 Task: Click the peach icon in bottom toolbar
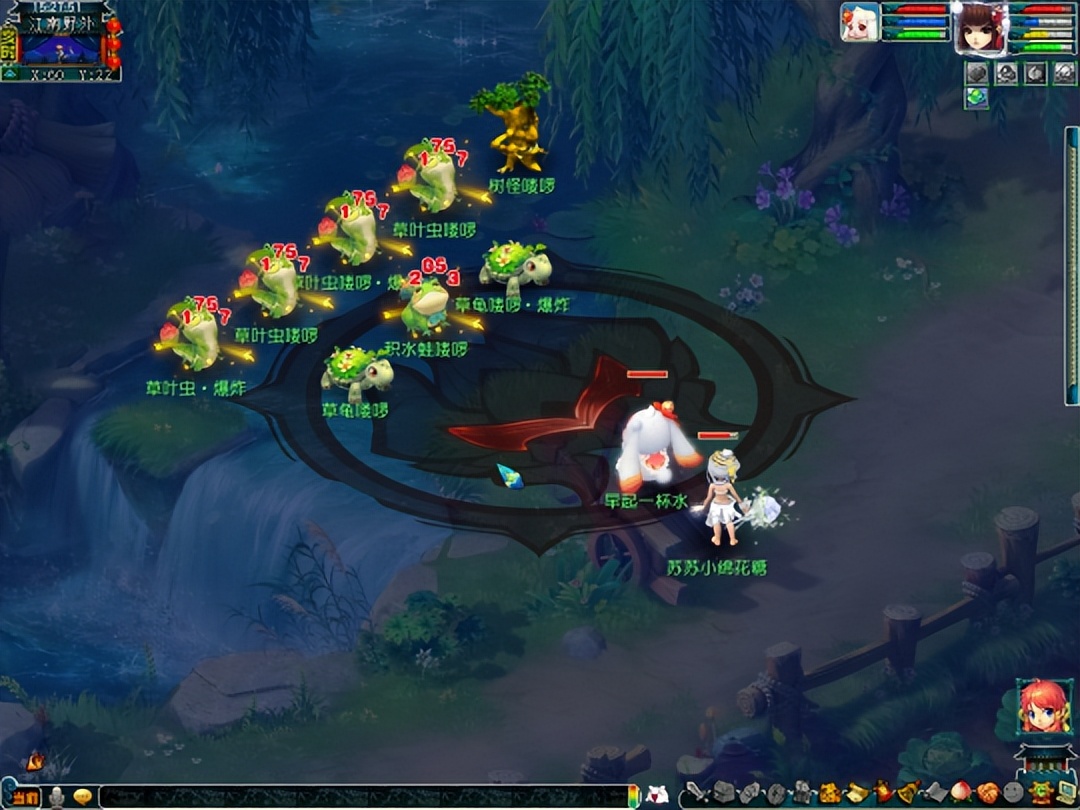[x=961, y=794]
